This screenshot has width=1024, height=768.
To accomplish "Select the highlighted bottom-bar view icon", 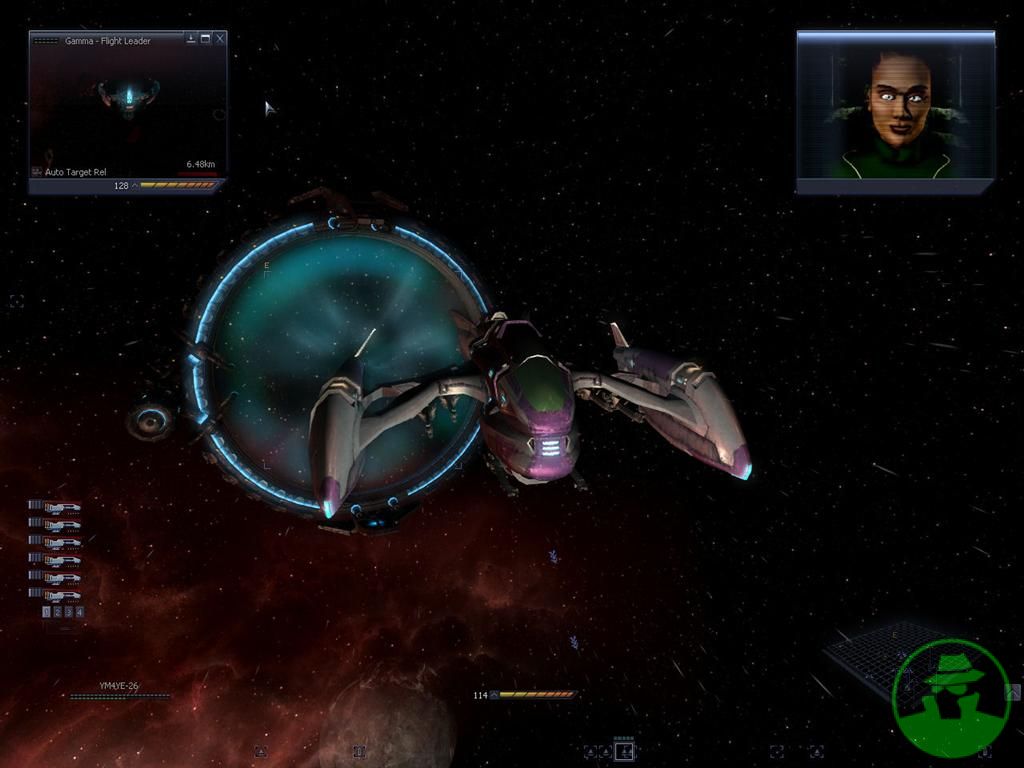I will click(624, 751).
